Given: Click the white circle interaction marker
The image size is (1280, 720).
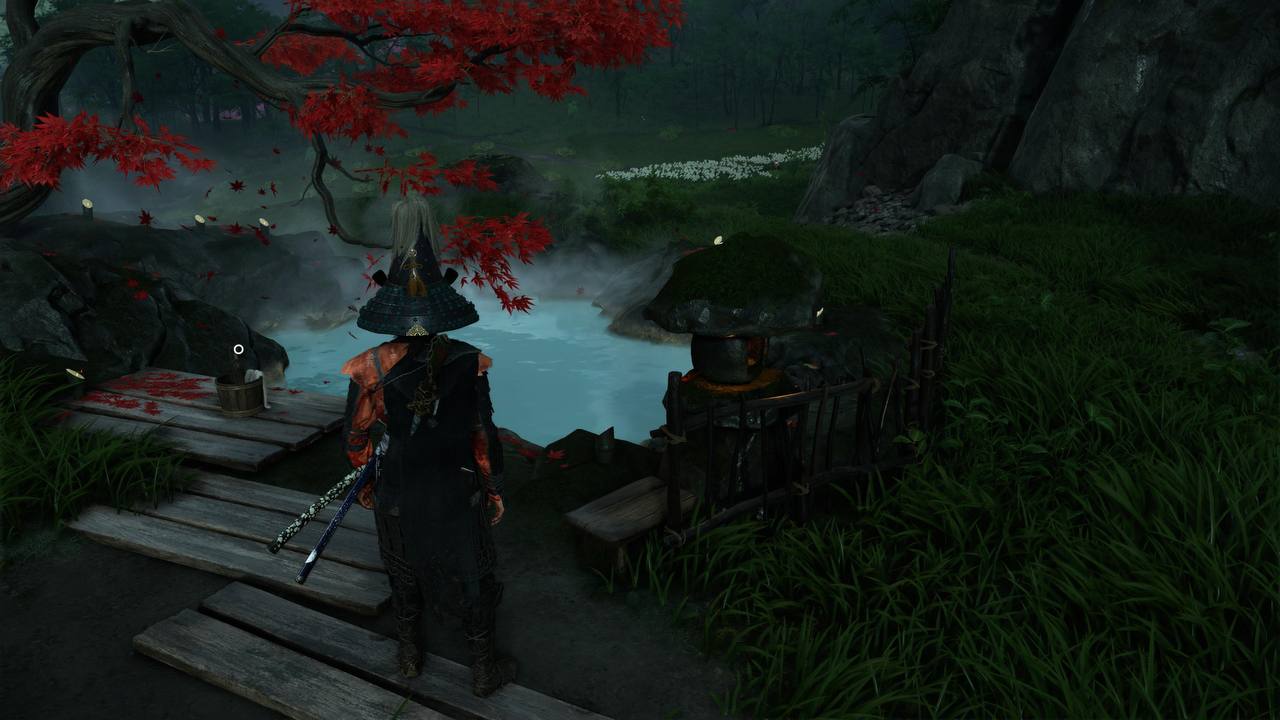Looking at the screenshot, I should pos(238,349).
